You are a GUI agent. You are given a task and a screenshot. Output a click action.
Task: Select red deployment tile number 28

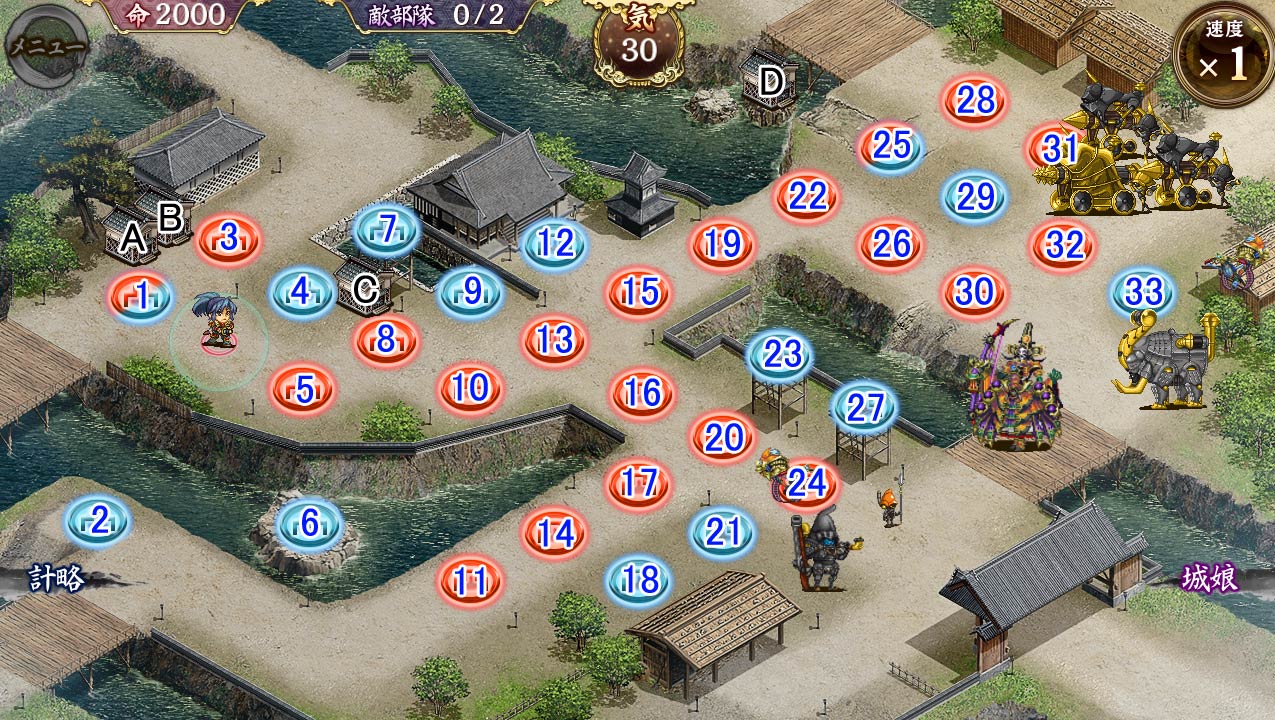click(x=975, y=100)
